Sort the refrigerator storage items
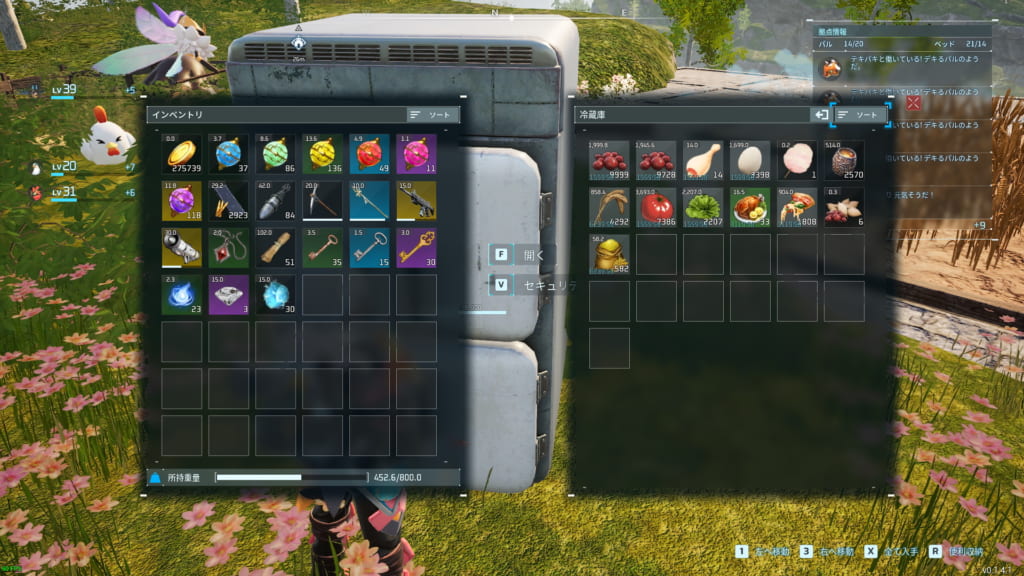The width and height of the screenshot is (1024, 576). coord(861,115)
